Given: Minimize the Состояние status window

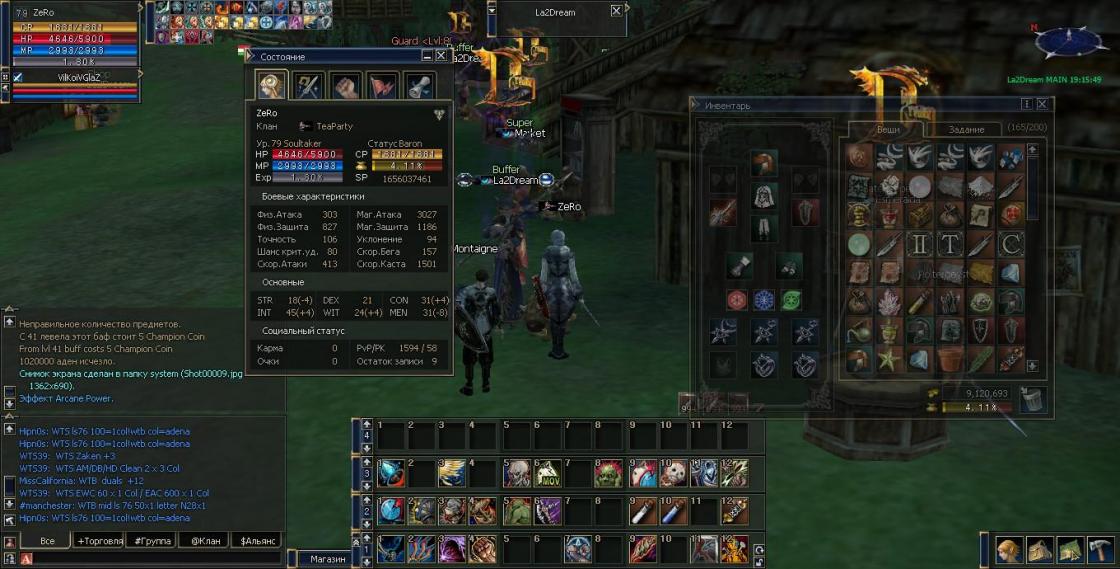Looking at the screenshot, I should click(x=425, y=56).
